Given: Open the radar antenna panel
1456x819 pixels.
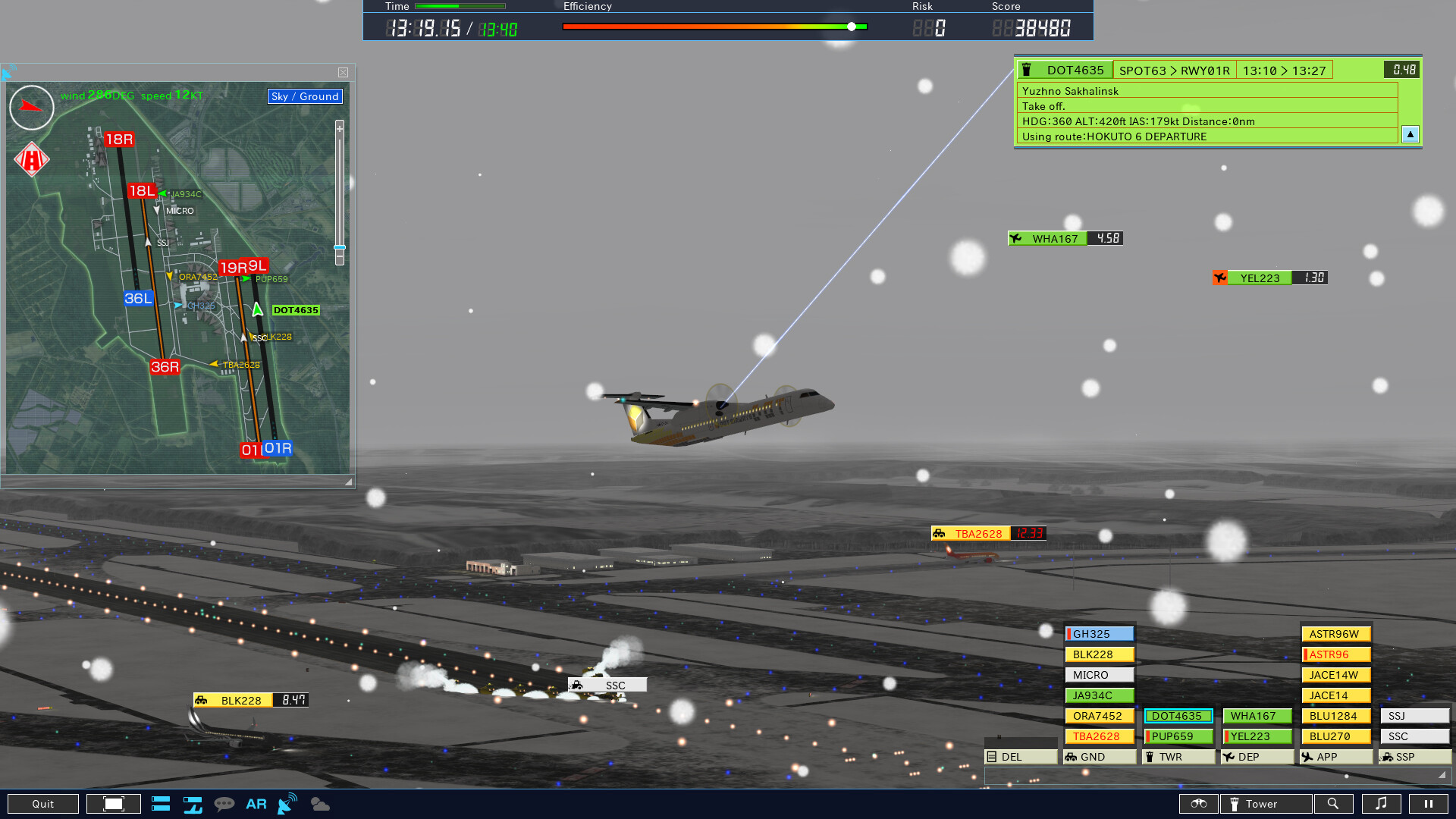Looking at the screenshot, I should [286, 804].
